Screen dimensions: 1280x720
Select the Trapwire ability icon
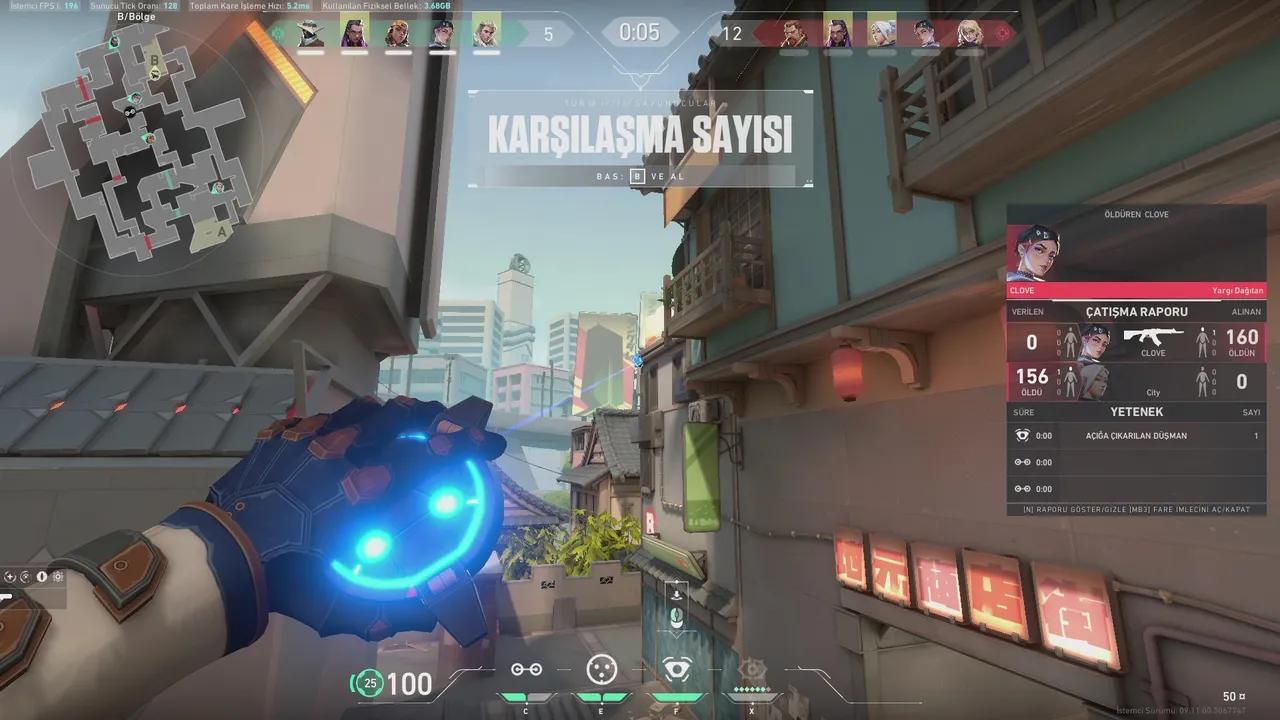526,669
